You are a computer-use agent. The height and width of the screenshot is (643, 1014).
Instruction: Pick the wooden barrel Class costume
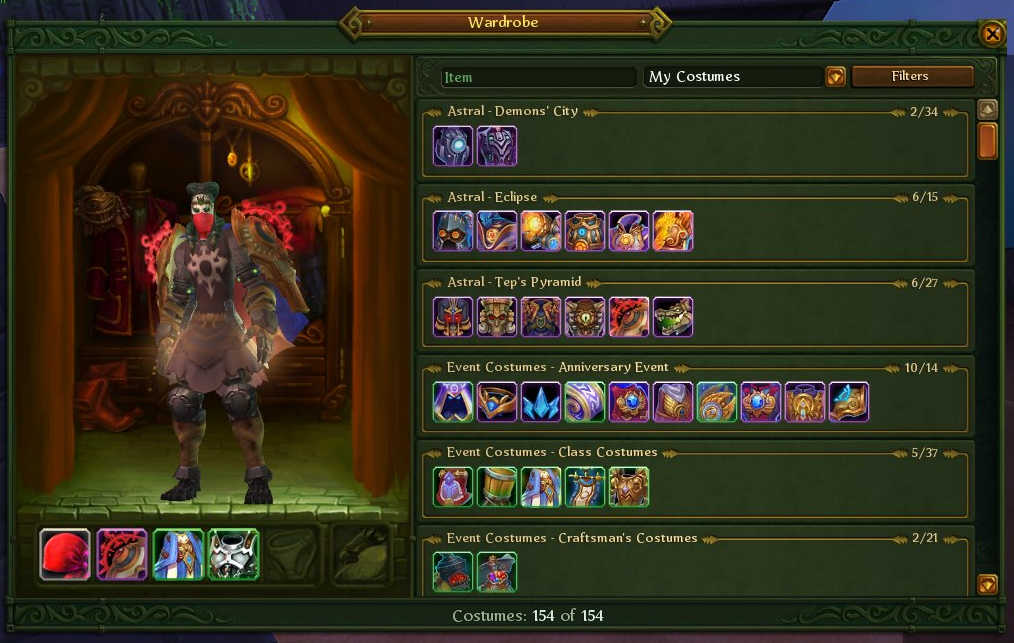[497, 487]
